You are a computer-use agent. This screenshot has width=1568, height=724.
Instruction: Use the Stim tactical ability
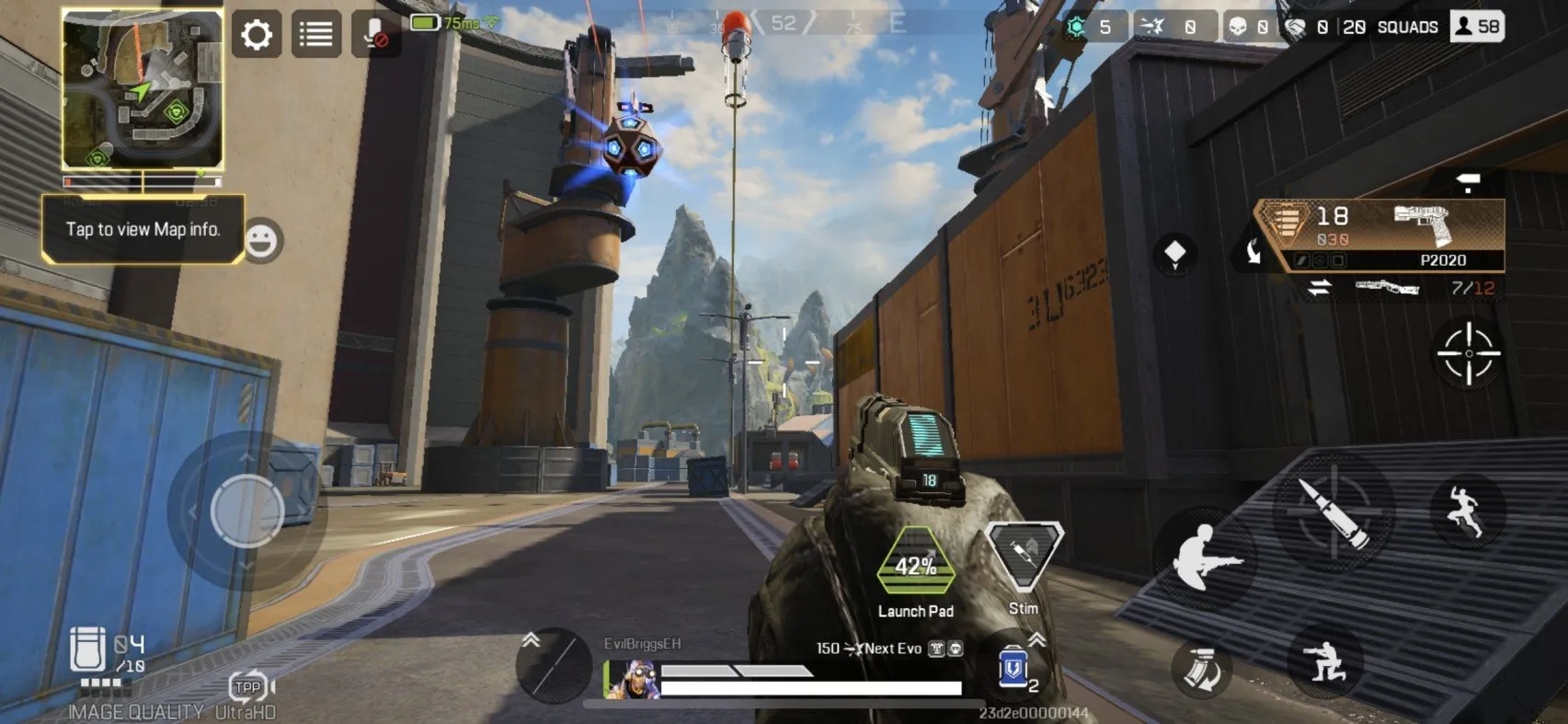(x=1024, y=557)
